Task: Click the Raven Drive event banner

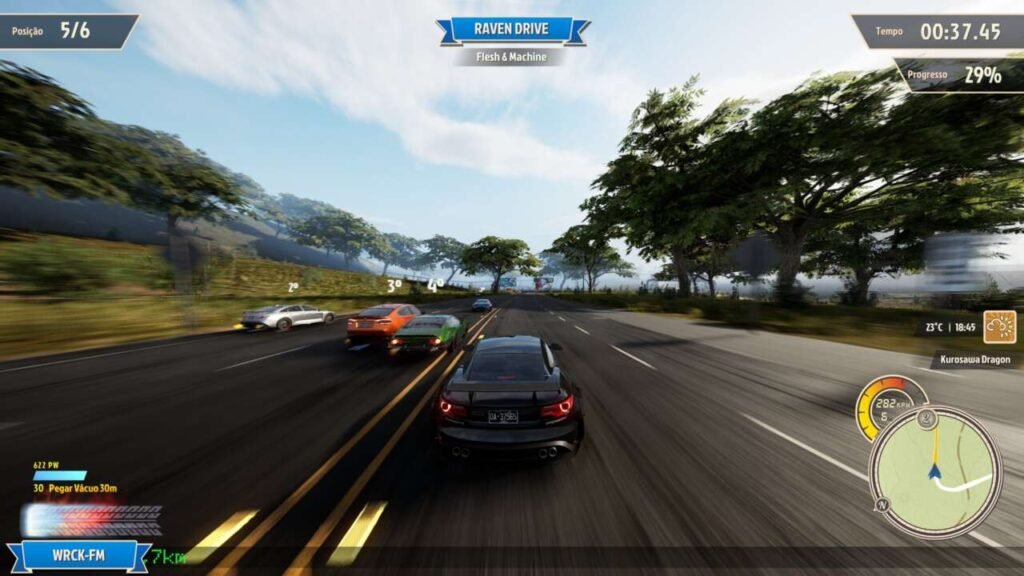Action: (x=512, y=30)
